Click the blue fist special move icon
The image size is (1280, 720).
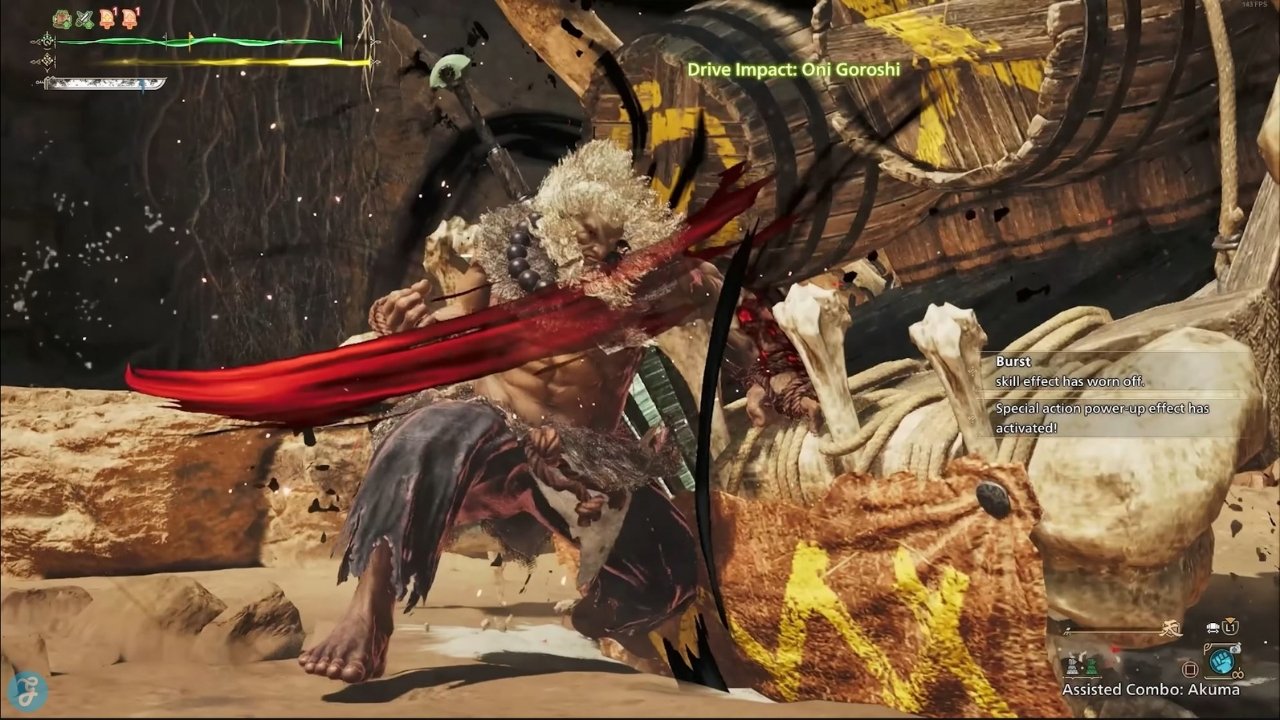pyautogui.click(x=1221, y=664)
